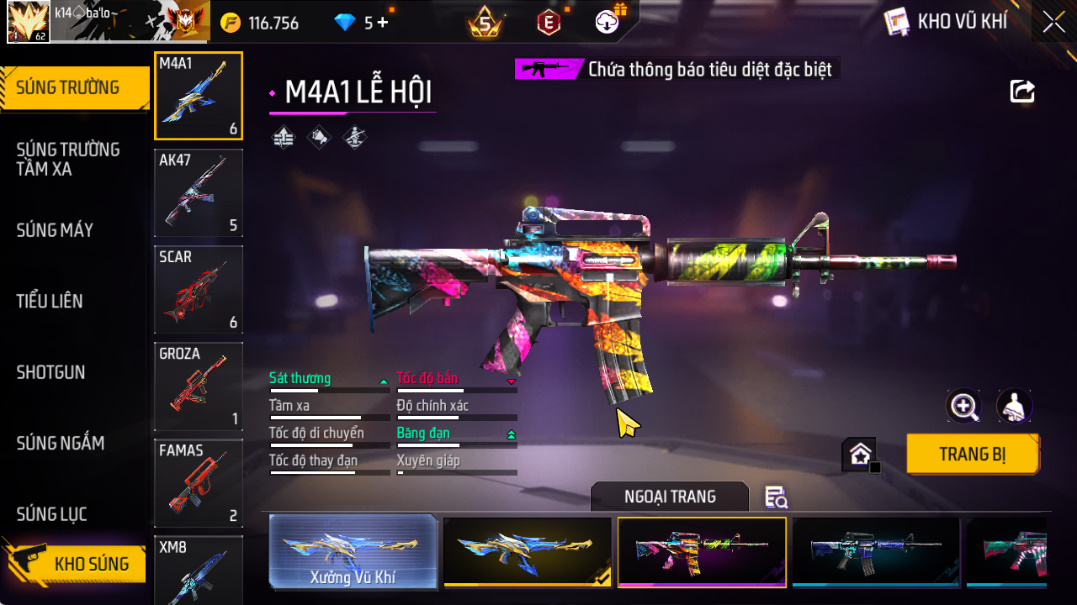Open the Xưởng Vũ Khí workshop tile
The height and width of the screenshot is (605, 1077).
tap(354, 551)
